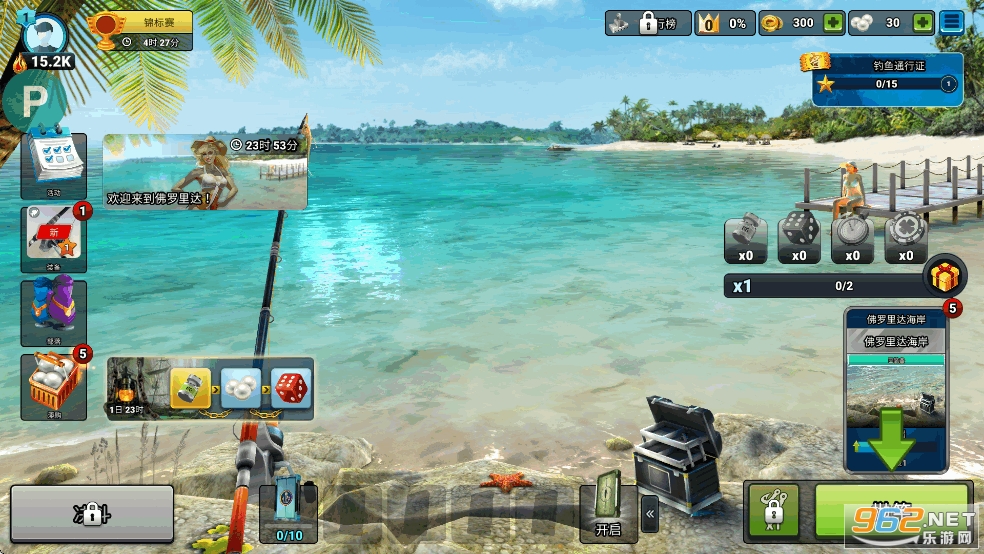
Task: Open the green card pack labeled 开启
Action: point(608,506)
